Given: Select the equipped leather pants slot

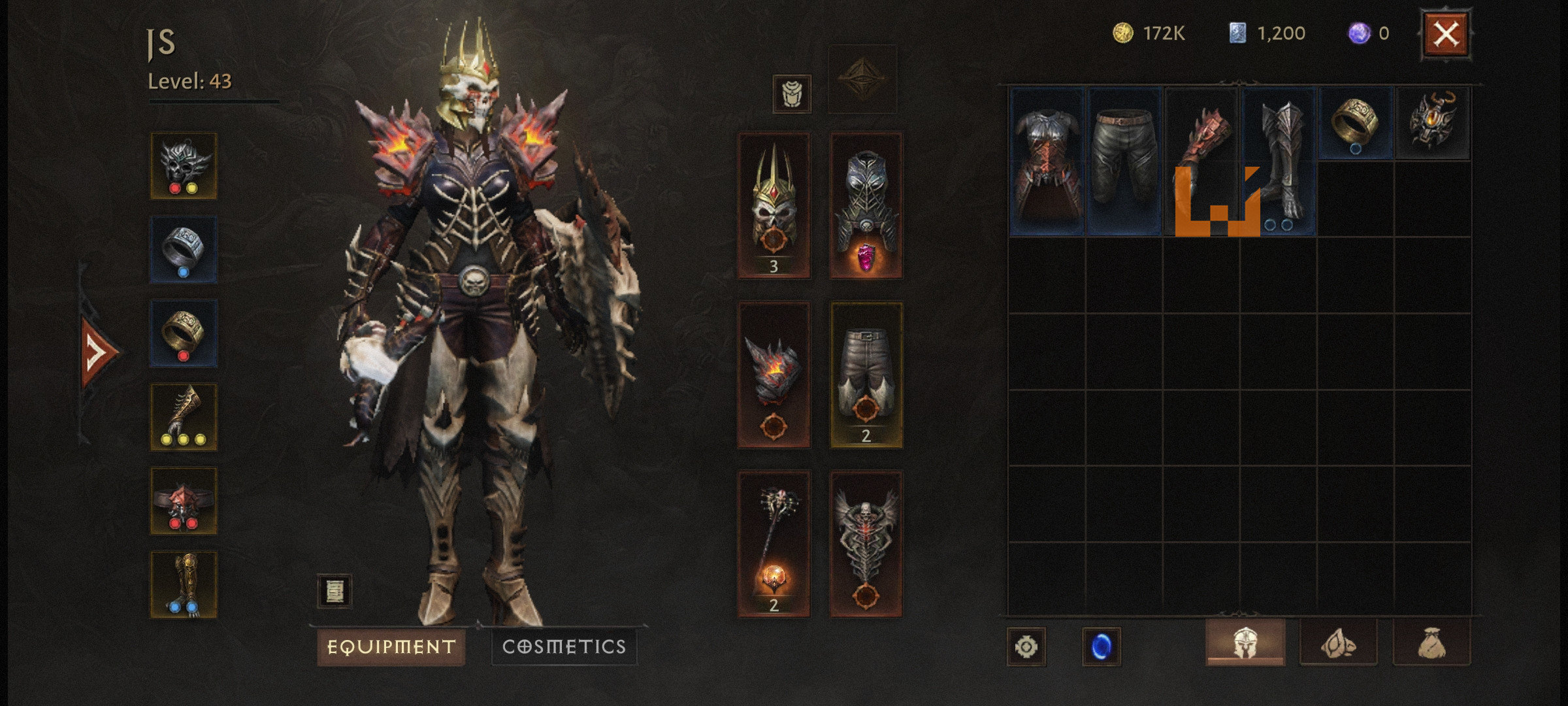Looking at the screenshot, I should tap(866, 375).
